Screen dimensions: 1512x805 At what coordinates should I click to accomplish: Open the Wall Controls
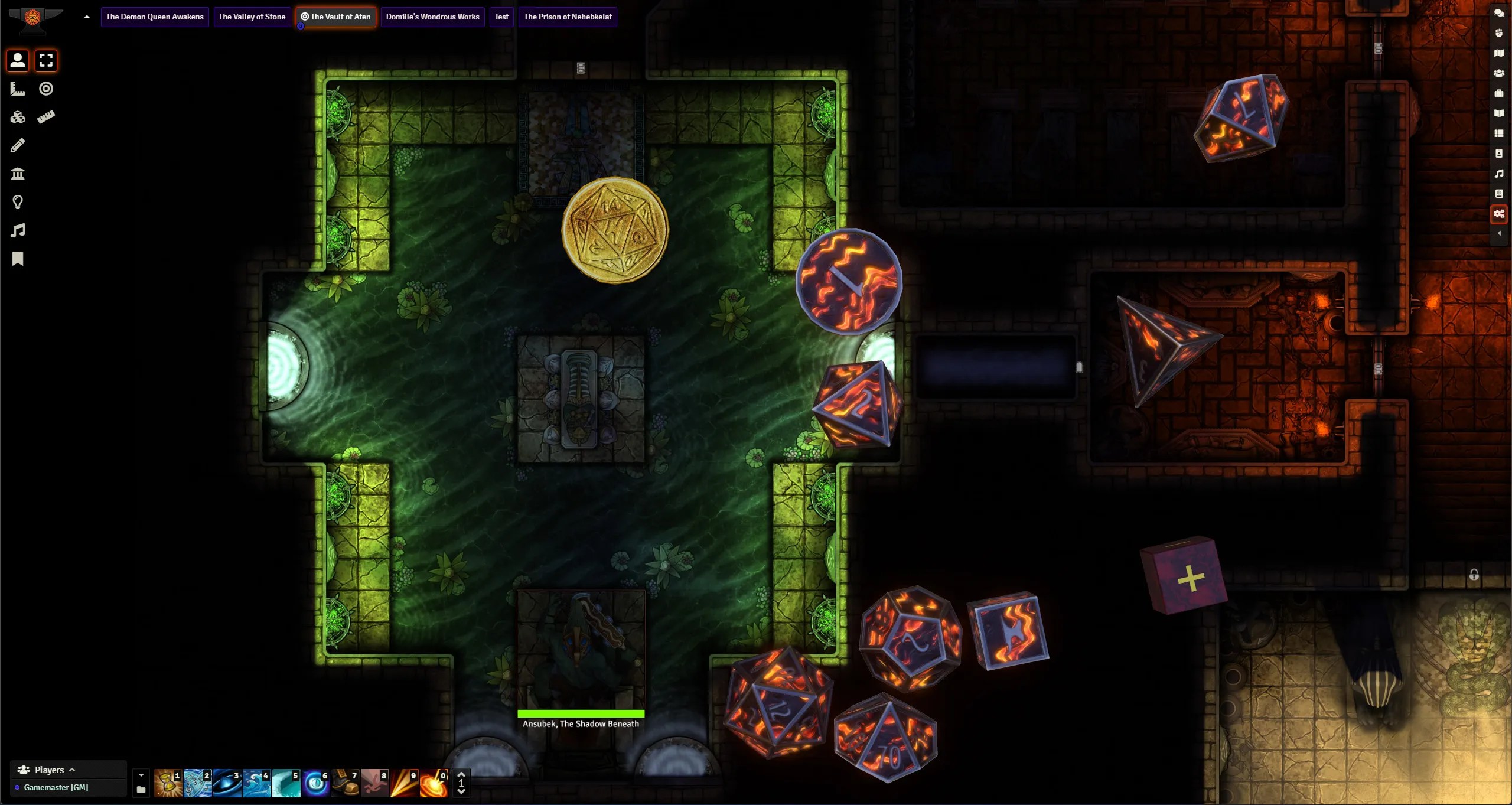click(17, 173)
